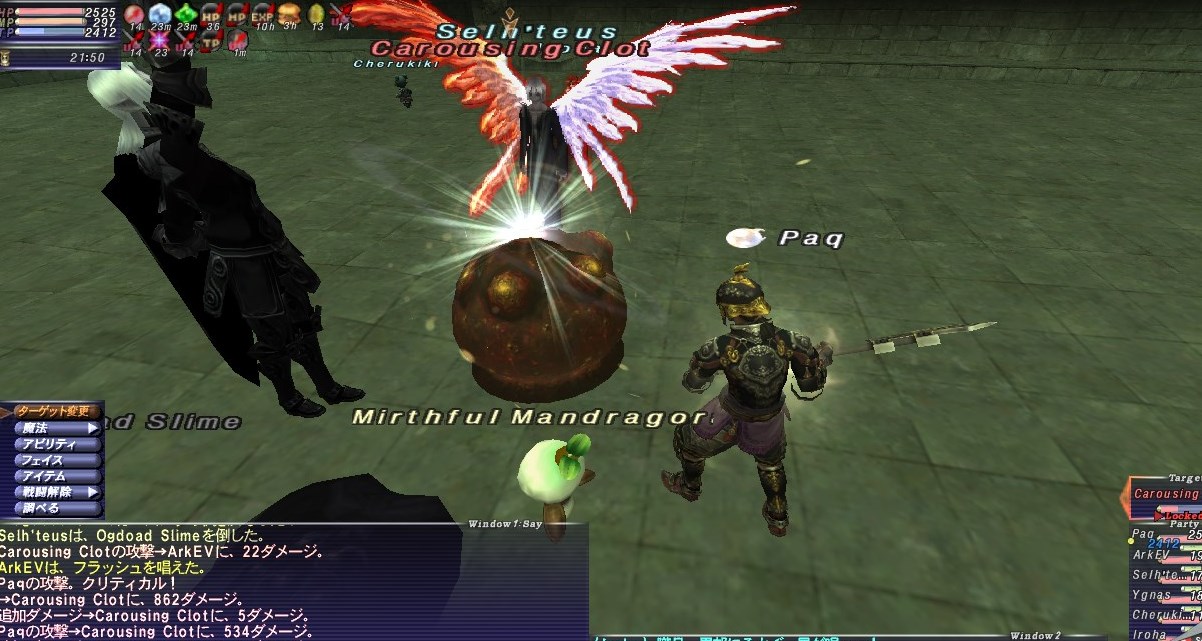Click the EXP bonus status icon
The height and width of the screenshot is (641, 1202).
[x=263, y=14]
